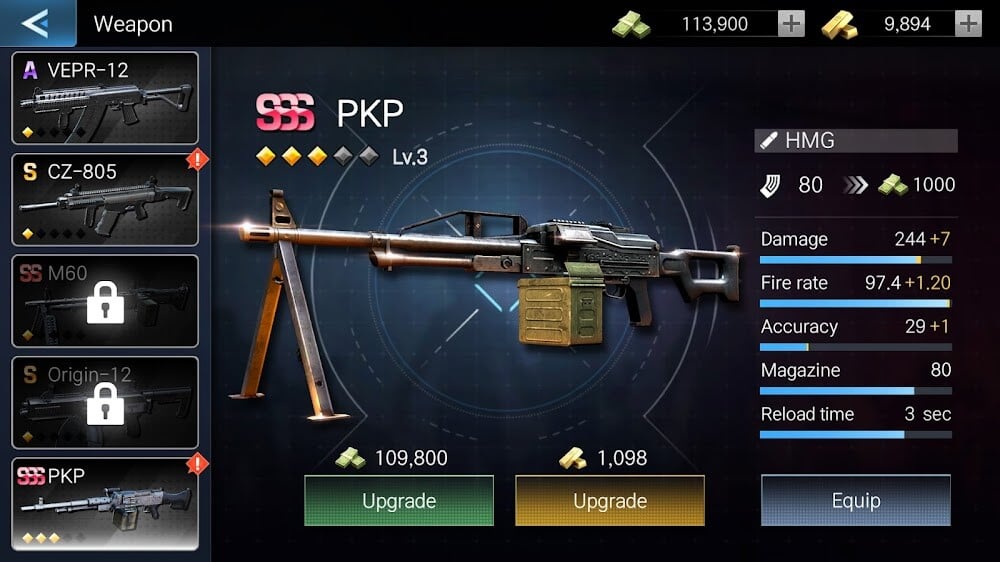The width and height of the screenshot is (1000, 562).
Task: Upgrade PKP with cash using green button
Action: 399,501
